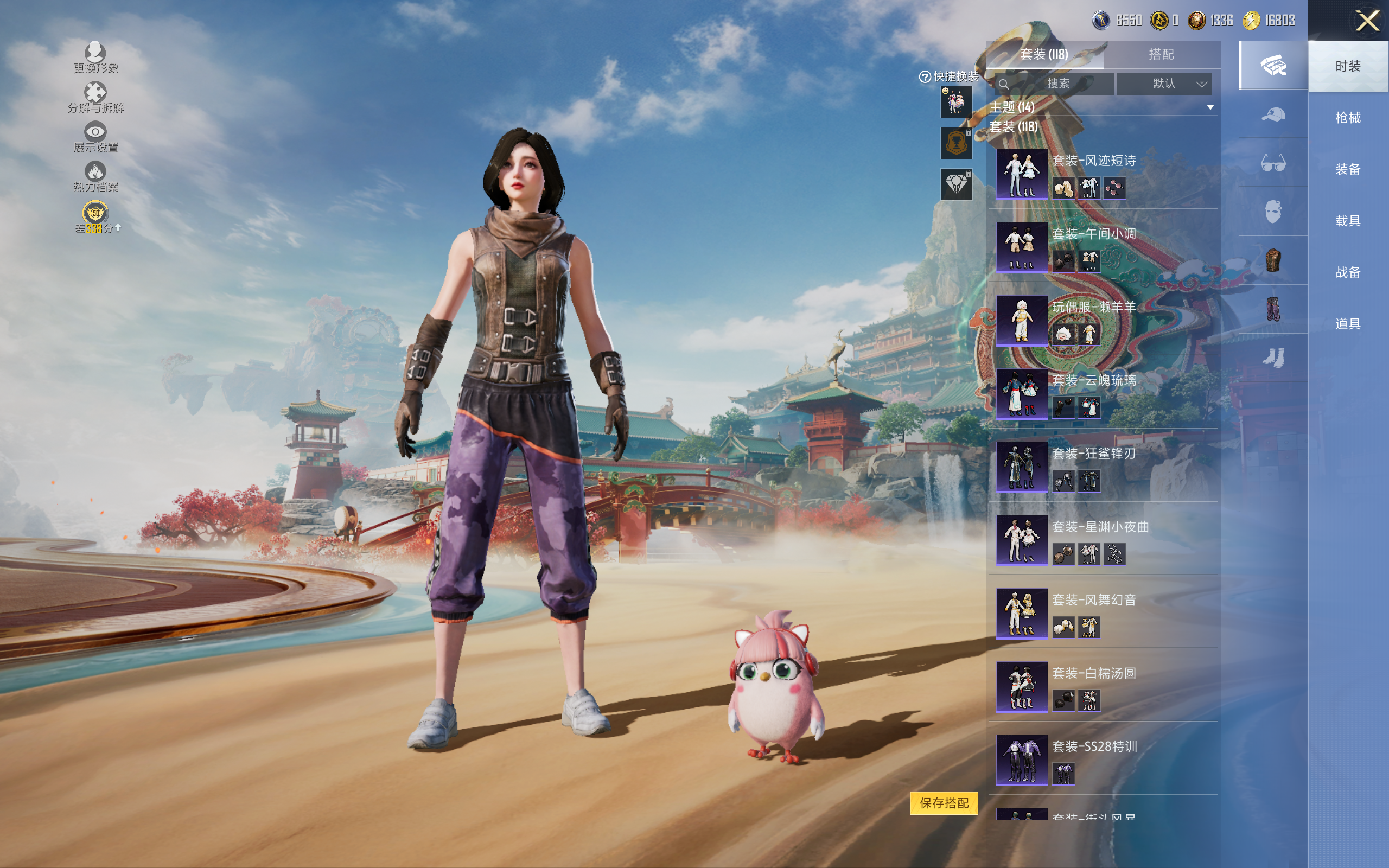This screenshot has height=868, width=1389.
Task: Open the 枪械 weapons menu
Action: point(1348,118)
